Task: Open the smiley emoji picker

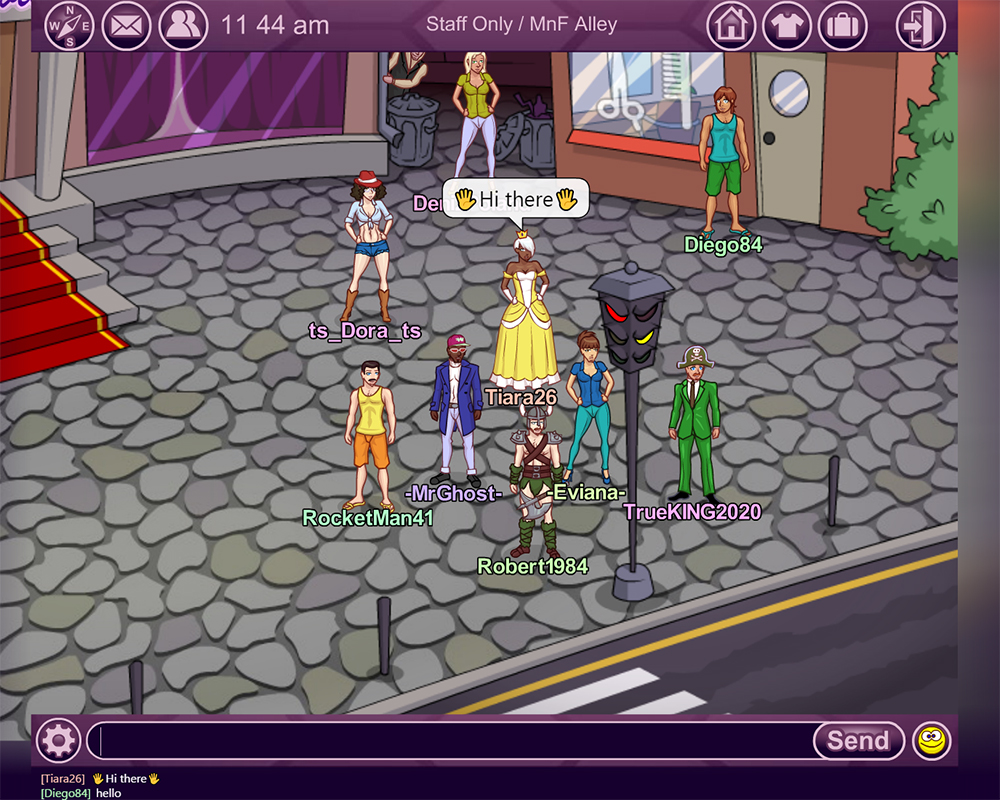Action: tap(932, 741)
